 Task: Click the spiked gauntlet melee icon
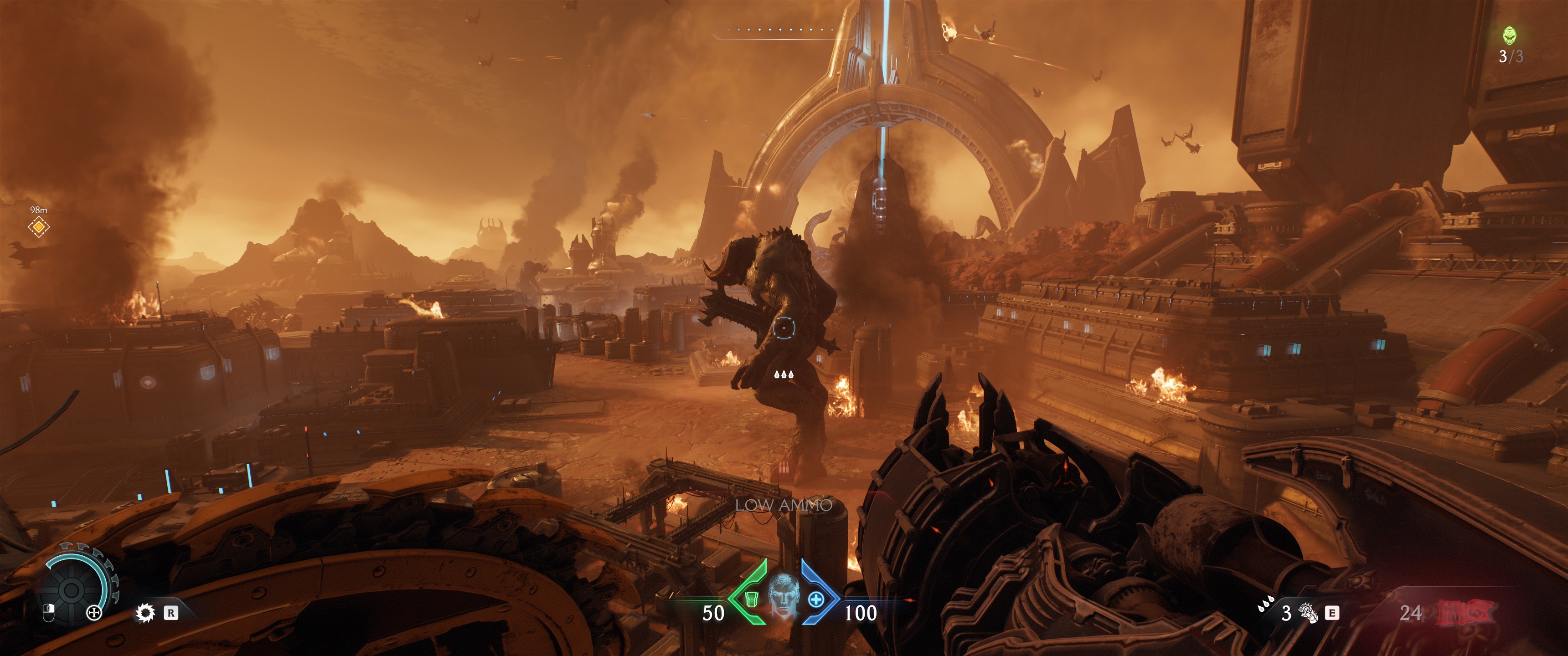coord(1308,612)
